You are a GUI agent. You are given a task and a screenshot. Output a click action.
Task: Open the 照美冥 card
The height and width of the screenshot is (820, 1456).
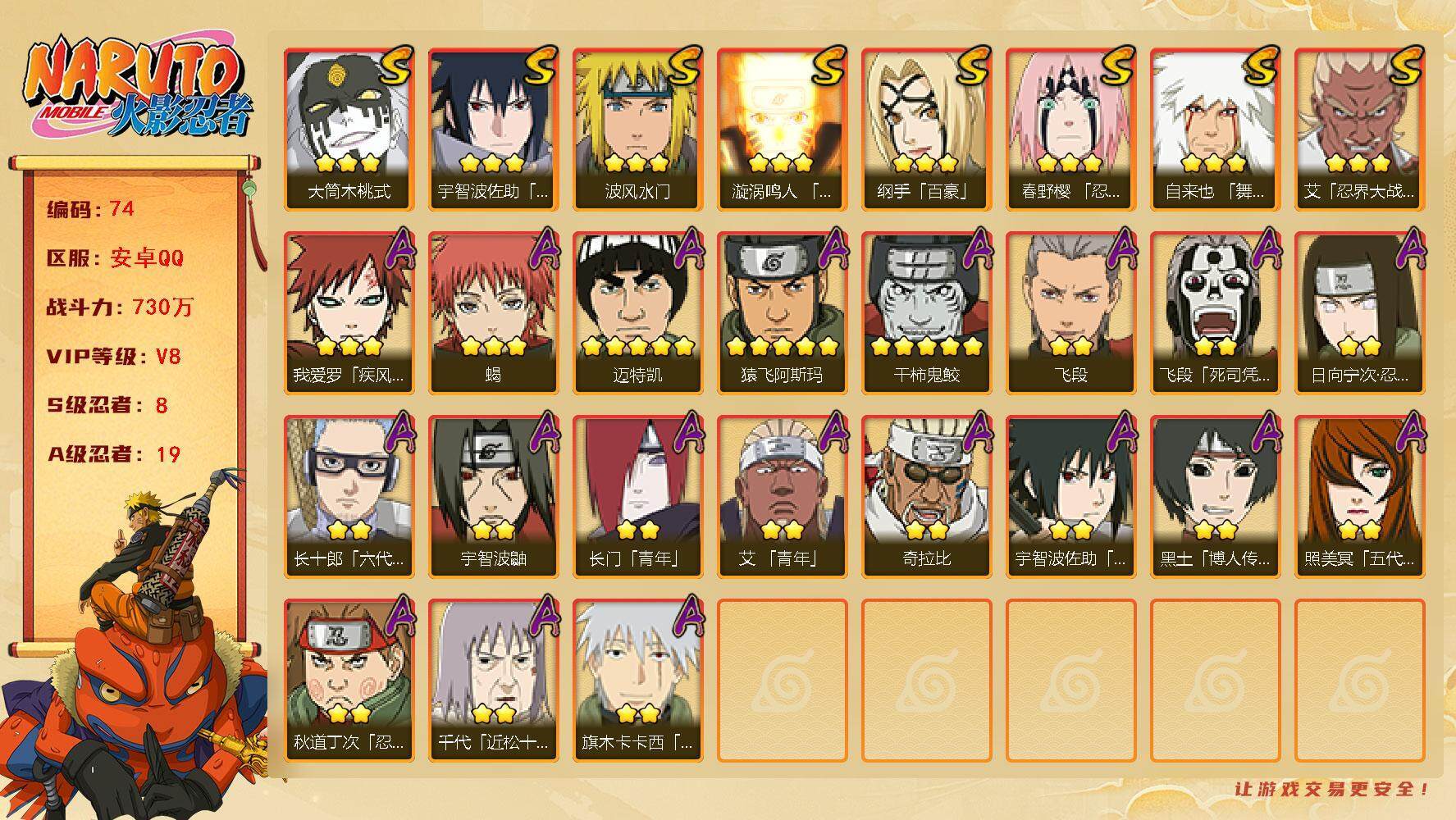pos(1359,496)
